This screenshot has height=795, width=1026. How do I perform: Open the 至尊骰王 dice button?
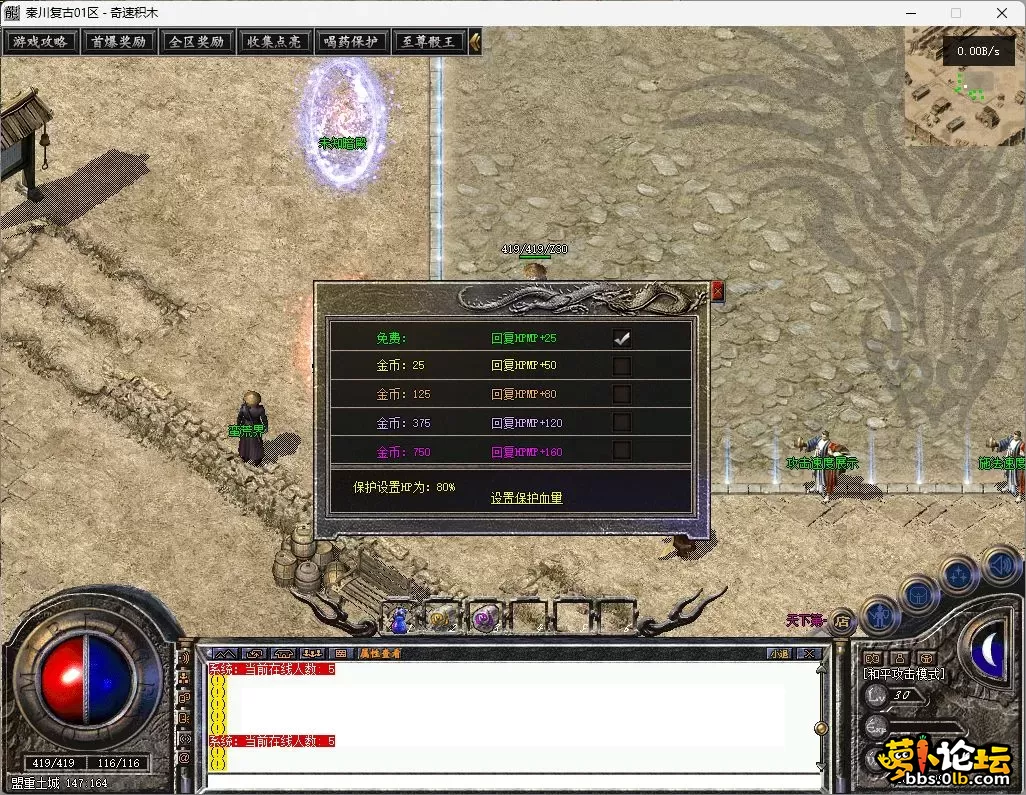click(x=429, y=42)
